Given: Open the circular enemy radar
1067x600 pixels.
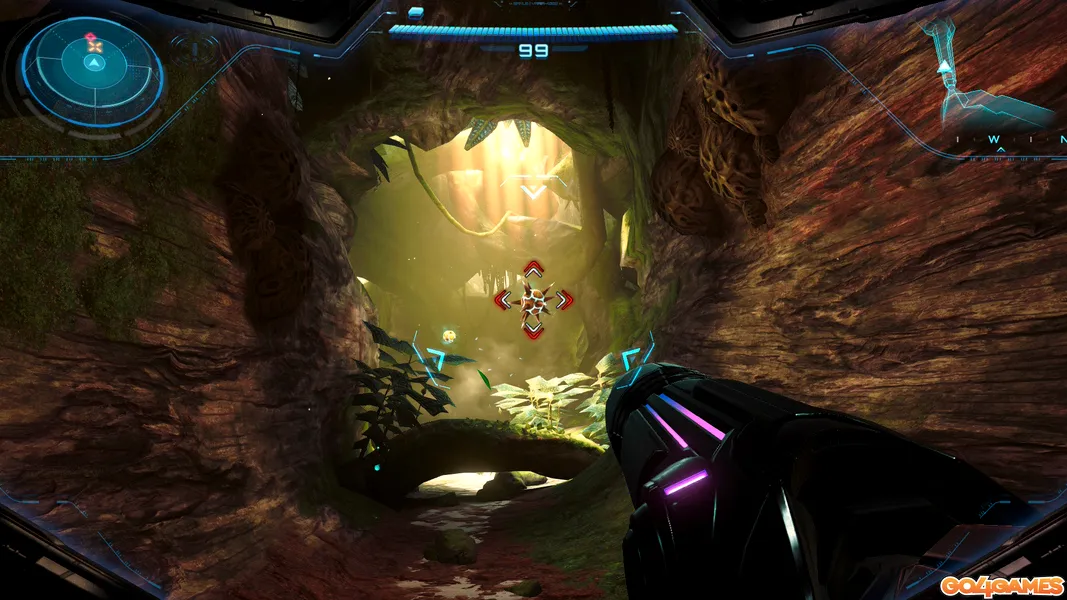Looking at the screenshot, I should click(92, 72).
